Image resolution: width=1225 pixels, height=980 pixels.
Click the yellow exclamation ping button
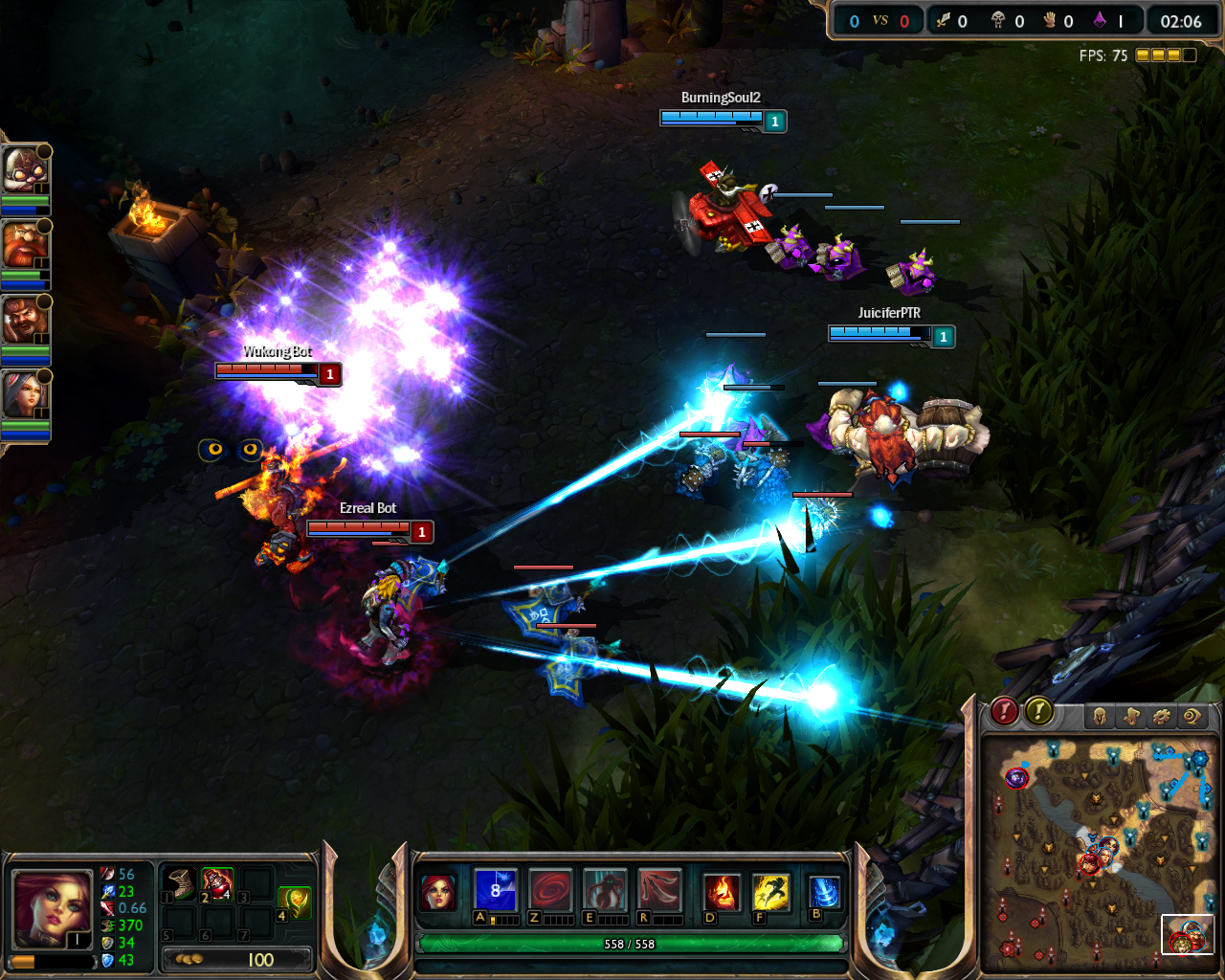(x=1039, y=711)
